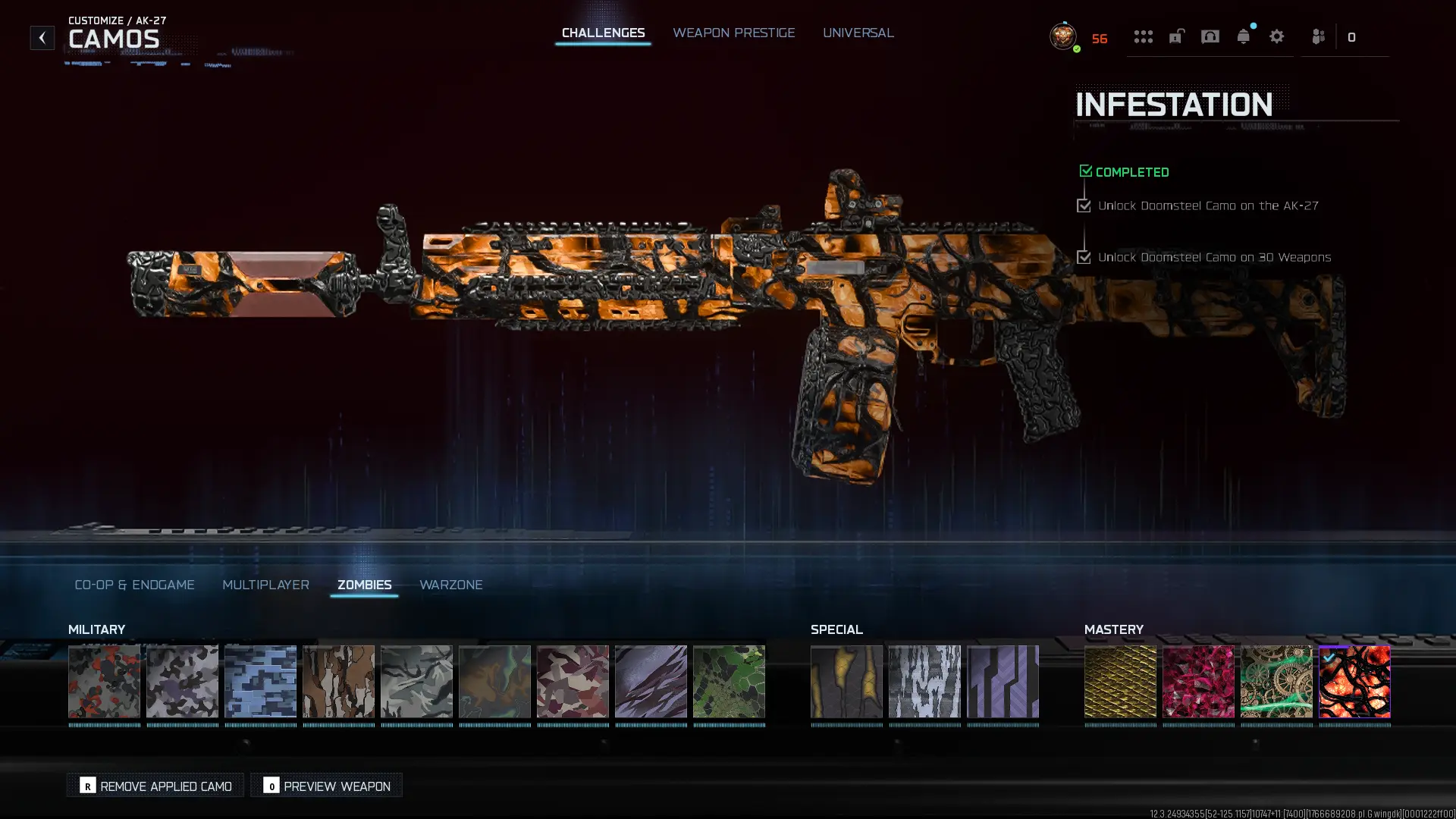Select the first red-speckled military camo
The height and width of the screenshot is (819, 1456).
point(104,682)
